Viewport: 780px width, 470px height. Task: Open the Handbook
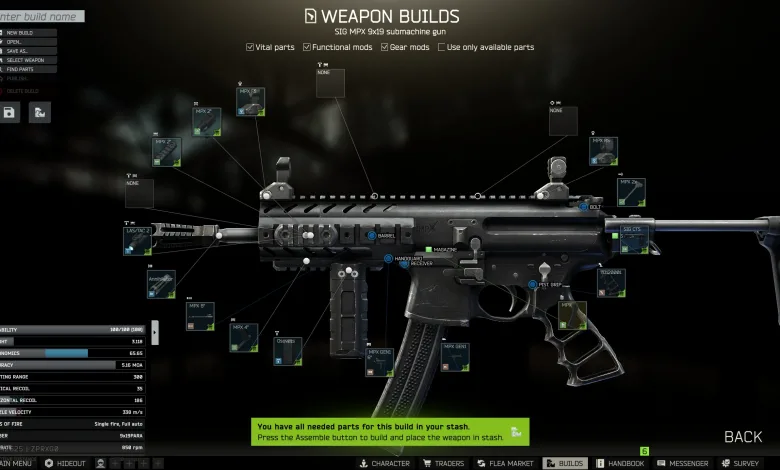point(620,464)
